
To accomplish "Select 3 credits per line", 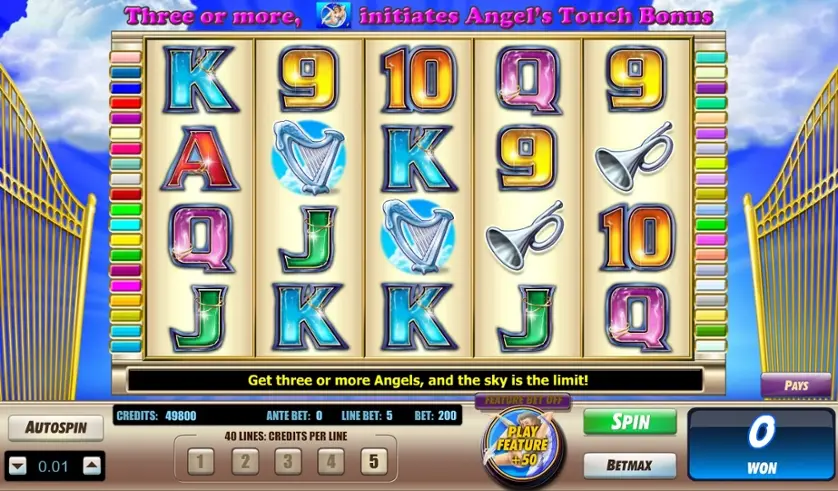I will tap(285, 462).
